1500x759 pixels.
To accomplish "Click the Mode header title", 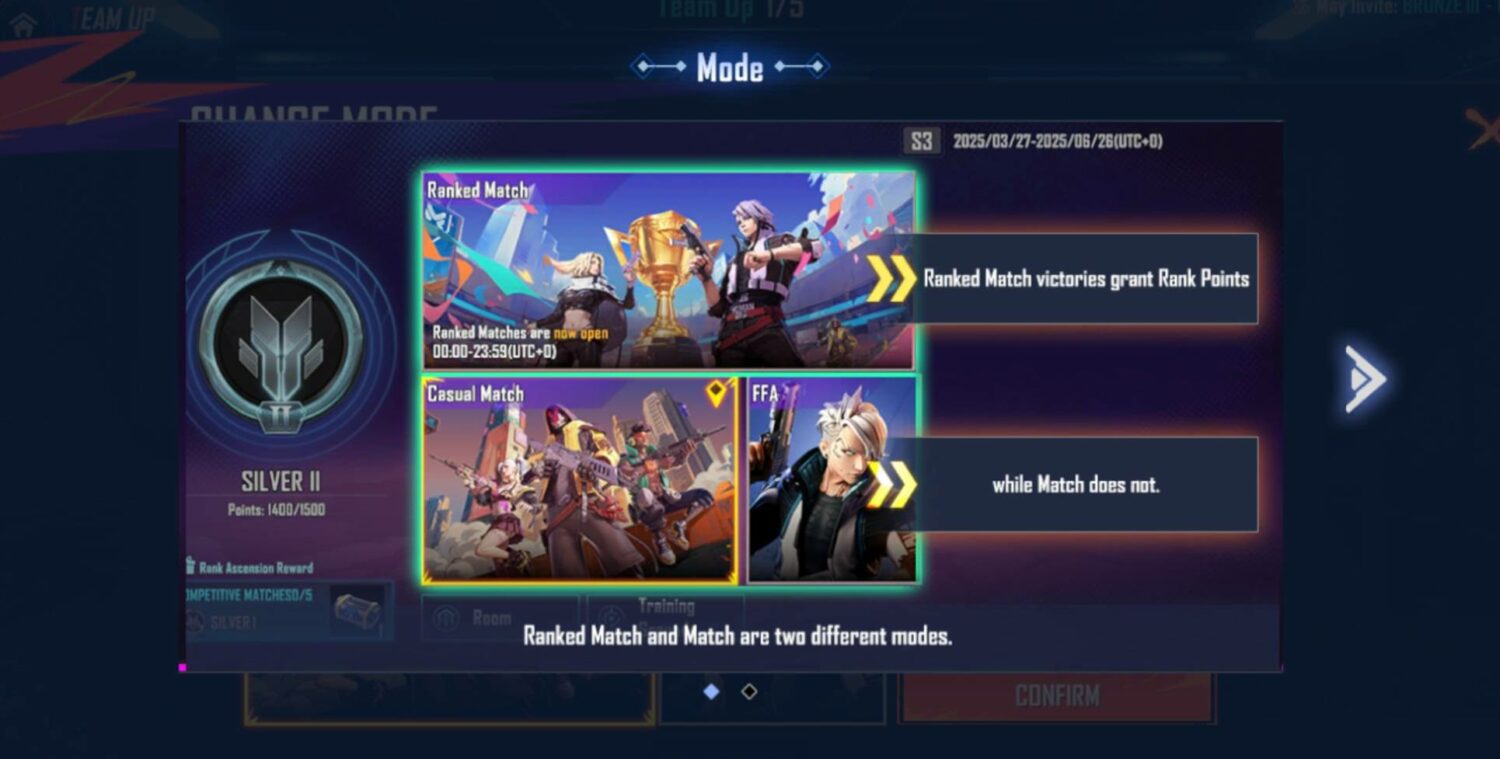I will (x=732, y=67).
